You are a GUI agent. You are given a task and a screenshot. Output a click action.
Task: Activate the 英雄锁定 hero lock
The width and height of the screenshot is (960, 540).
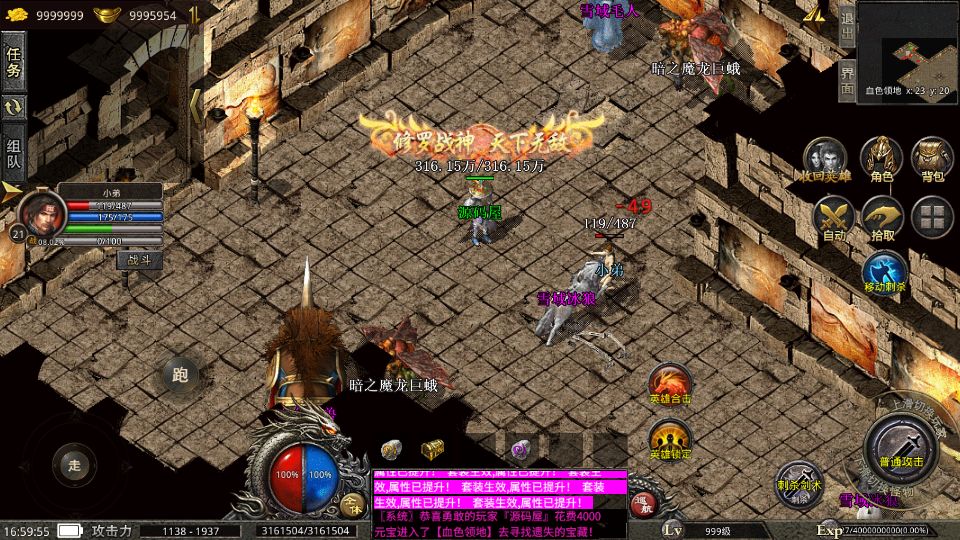pyautogui.click(x=670, y=438)
